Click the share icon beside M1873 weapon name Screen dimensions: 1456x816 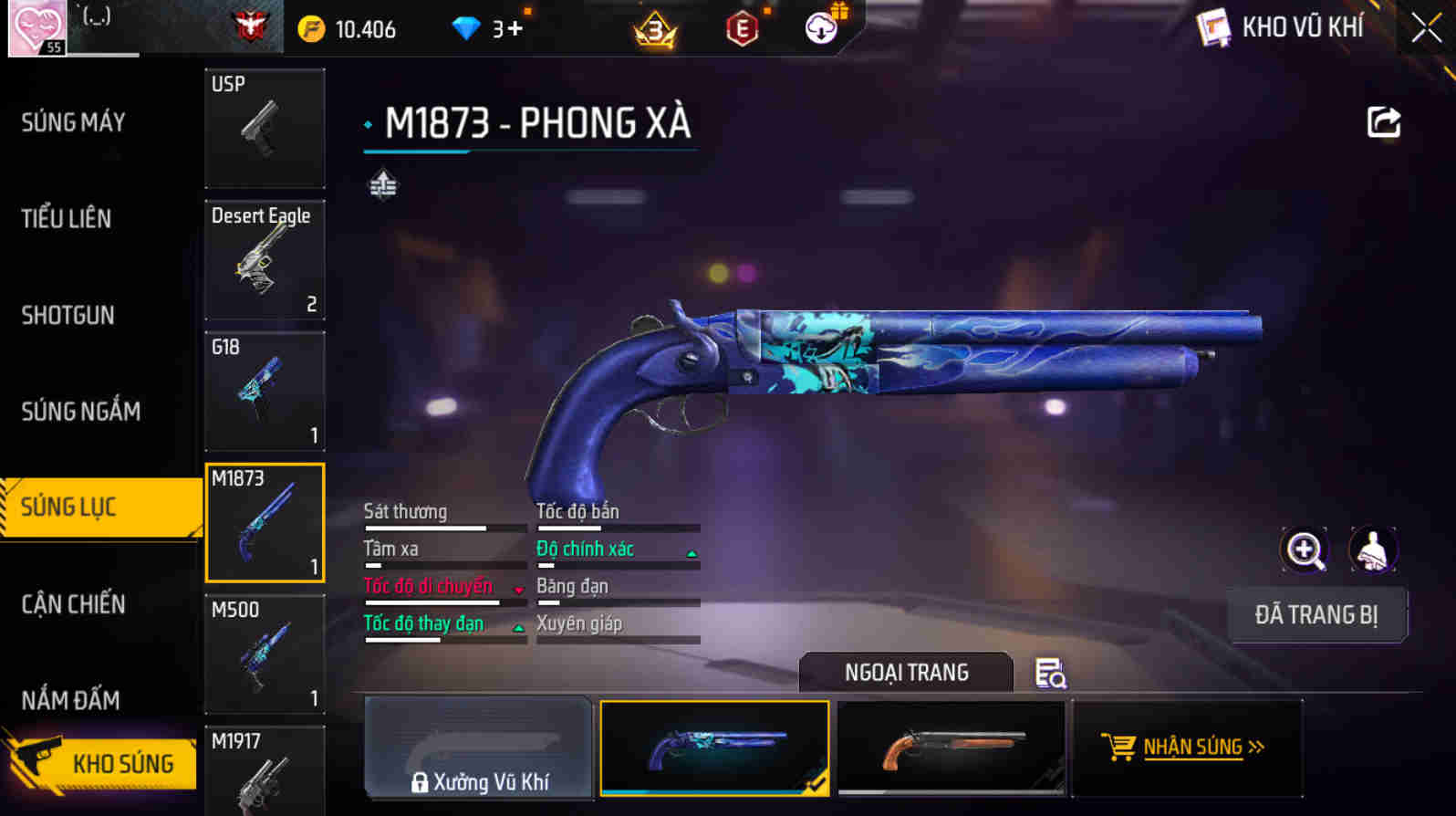[x=1383, y=121]
